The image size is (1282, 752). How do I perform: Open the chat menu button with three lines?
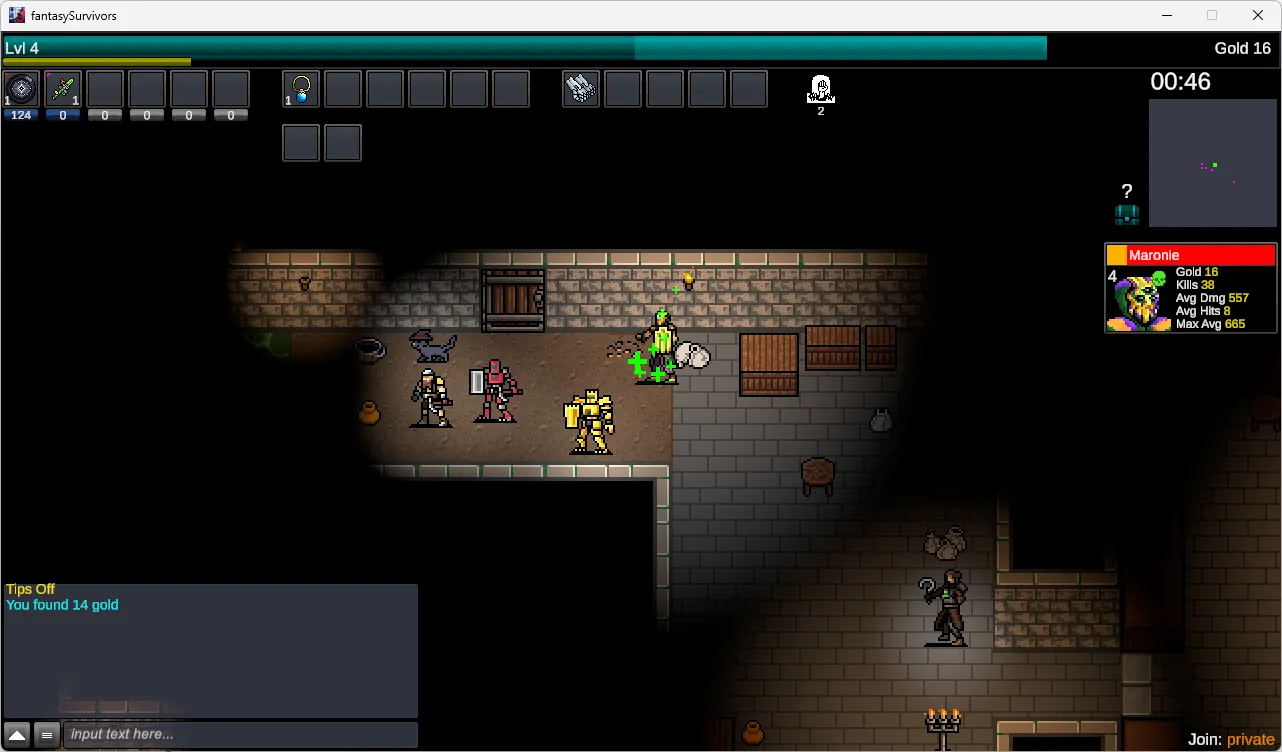coord(46,735)
